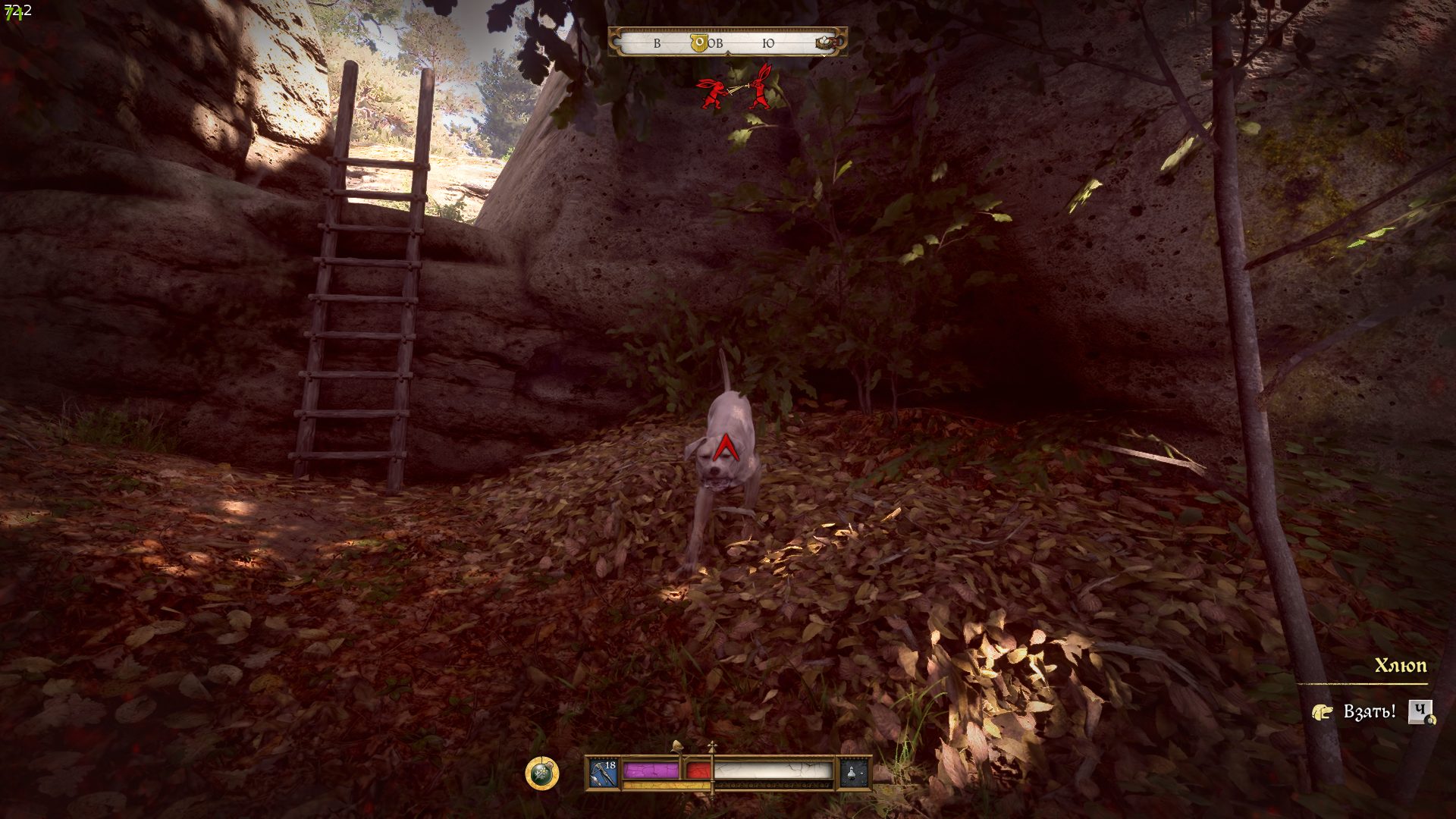Choose the dog command "Взять!"
Viewport: 1456px width, 819px height.
click(1369, 712)
